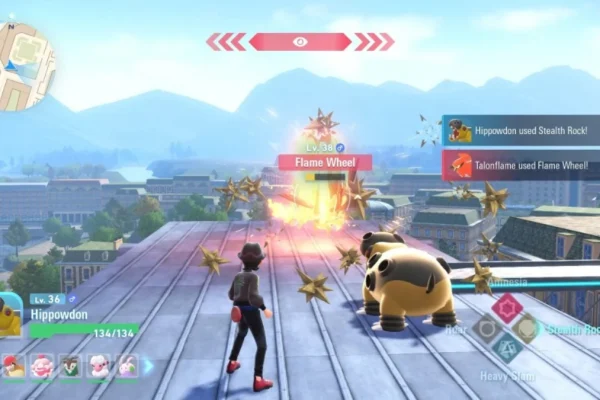The width and height of the screenshot is (600, 400).
Task: Select the pink Slowbro party slot
Action: point(41,366)
